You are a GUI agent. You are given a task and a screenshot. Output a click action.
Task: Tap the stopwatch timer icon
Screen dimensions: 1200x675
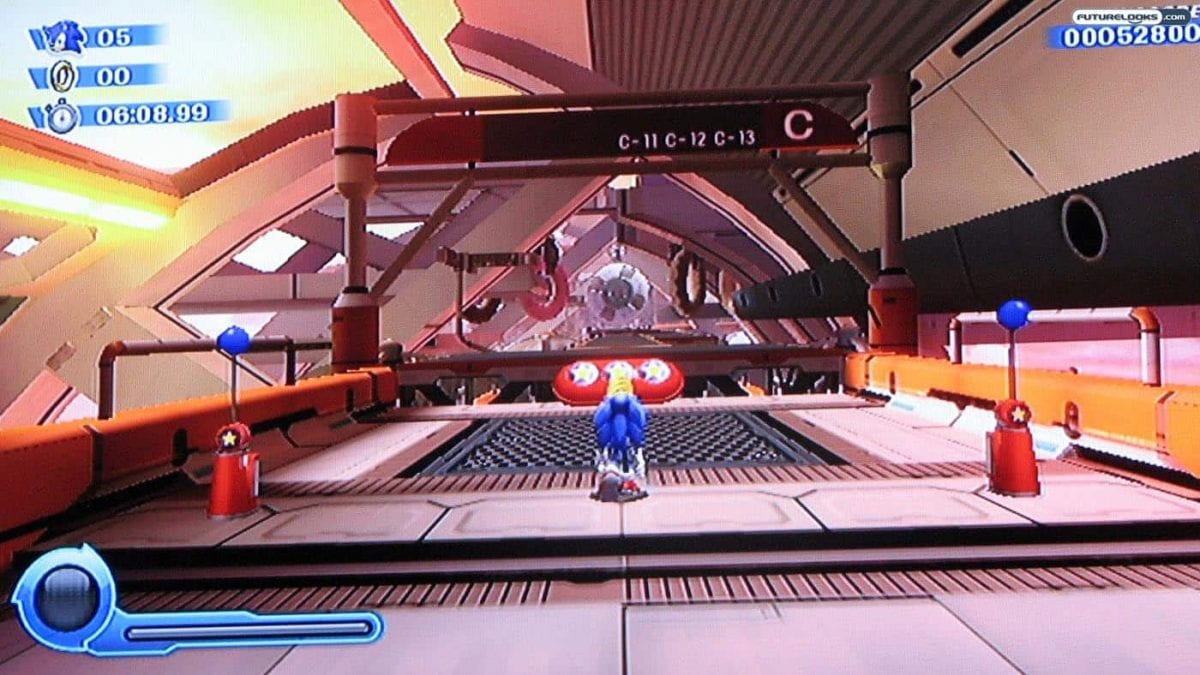[63, 116]
